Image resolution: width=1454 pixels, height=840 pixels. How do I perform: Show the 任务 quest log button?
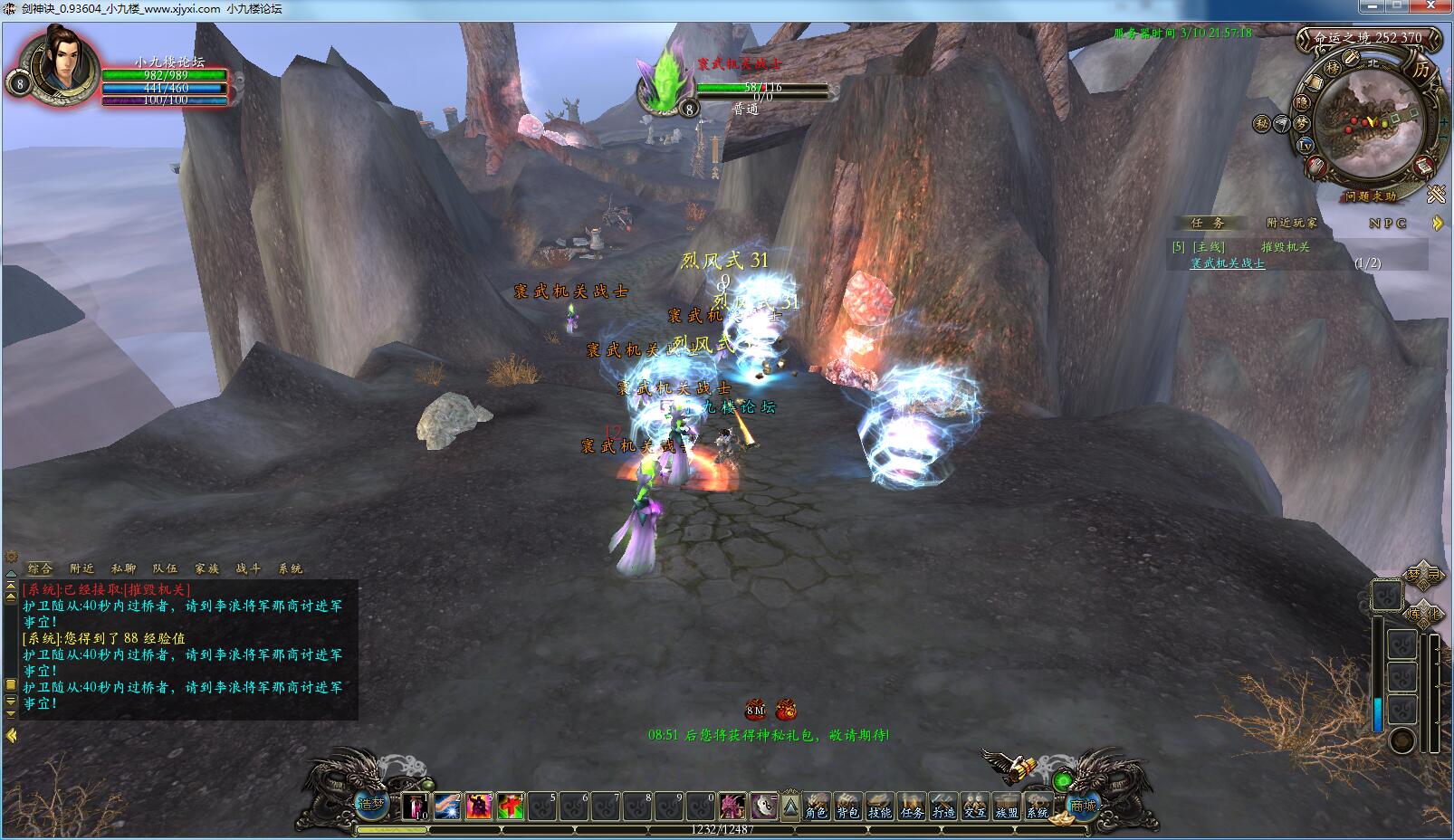(912, 805)
